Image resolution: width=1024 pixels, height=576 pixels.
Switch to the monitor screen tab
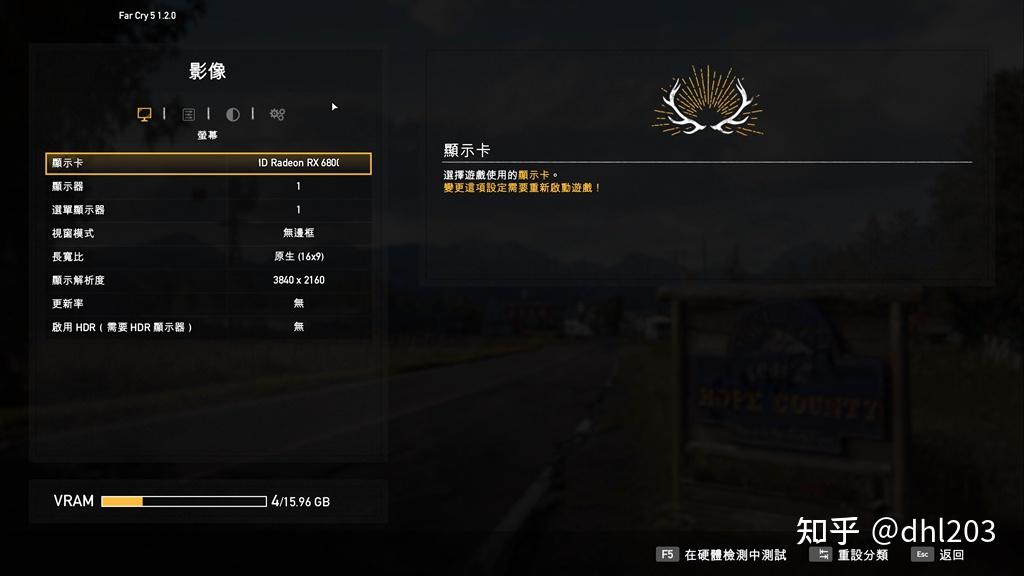144,114
